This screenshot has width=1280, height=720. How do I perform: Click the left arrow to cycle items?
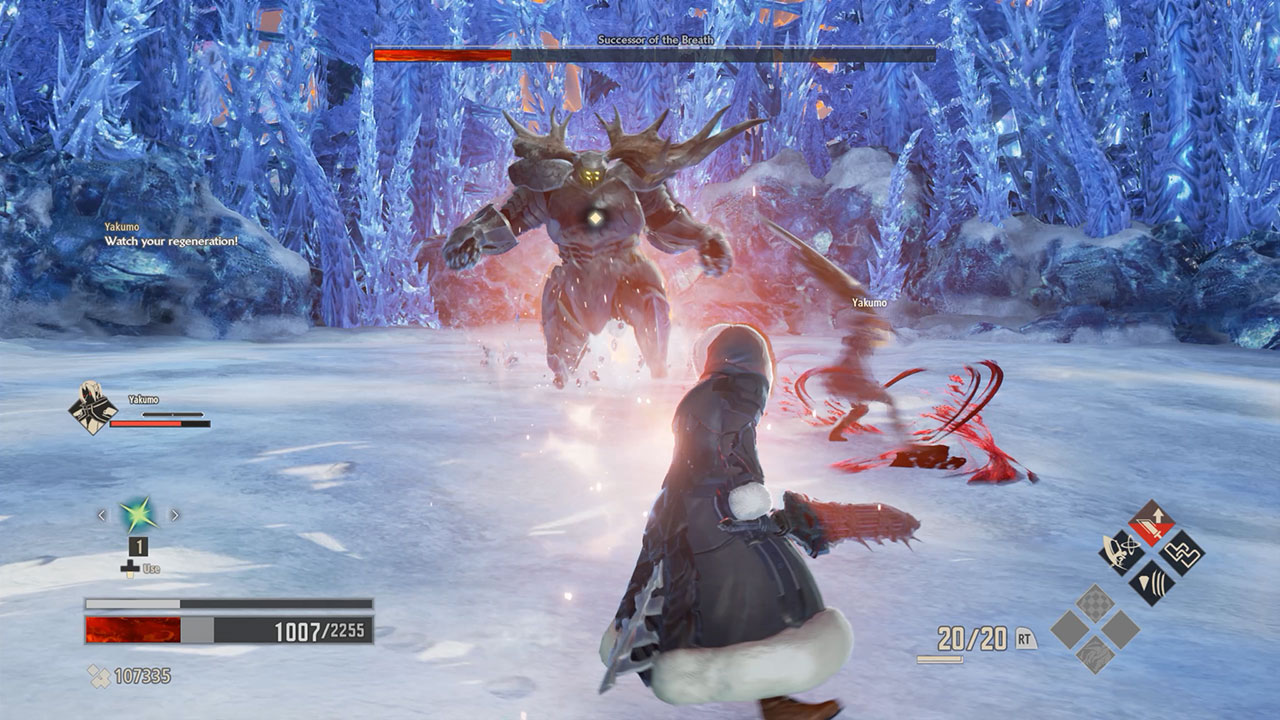pyautogui.click(x=102, y=516)
